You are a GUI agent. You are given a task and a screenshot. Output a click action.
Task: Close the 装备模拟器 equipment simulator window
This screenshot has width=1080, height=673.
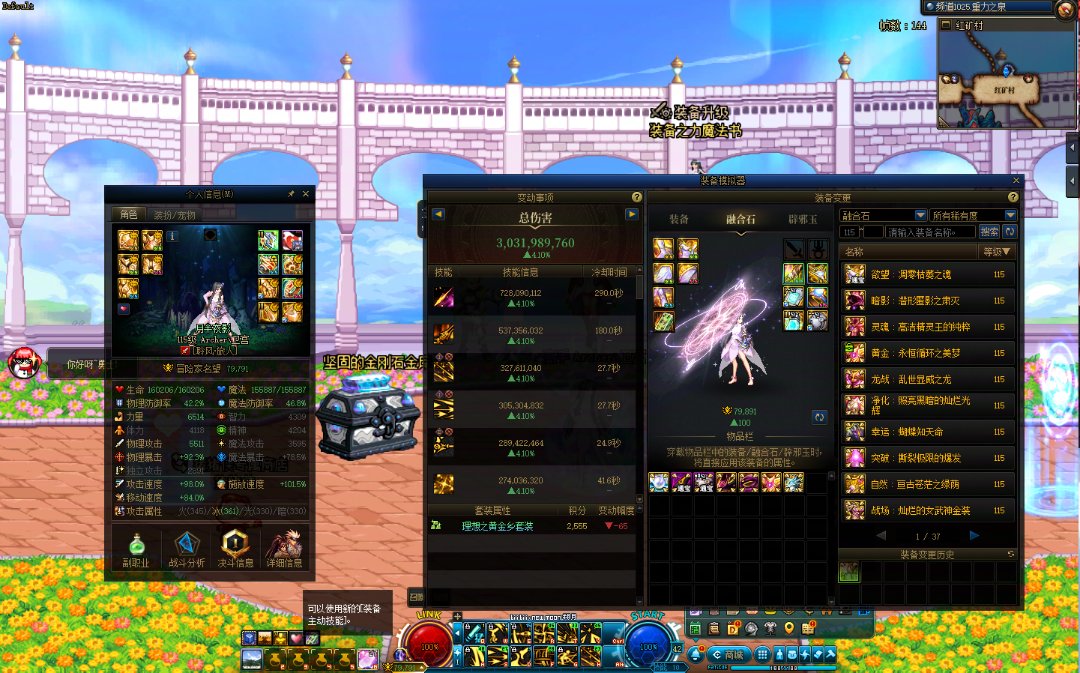tap(1016, 181)
